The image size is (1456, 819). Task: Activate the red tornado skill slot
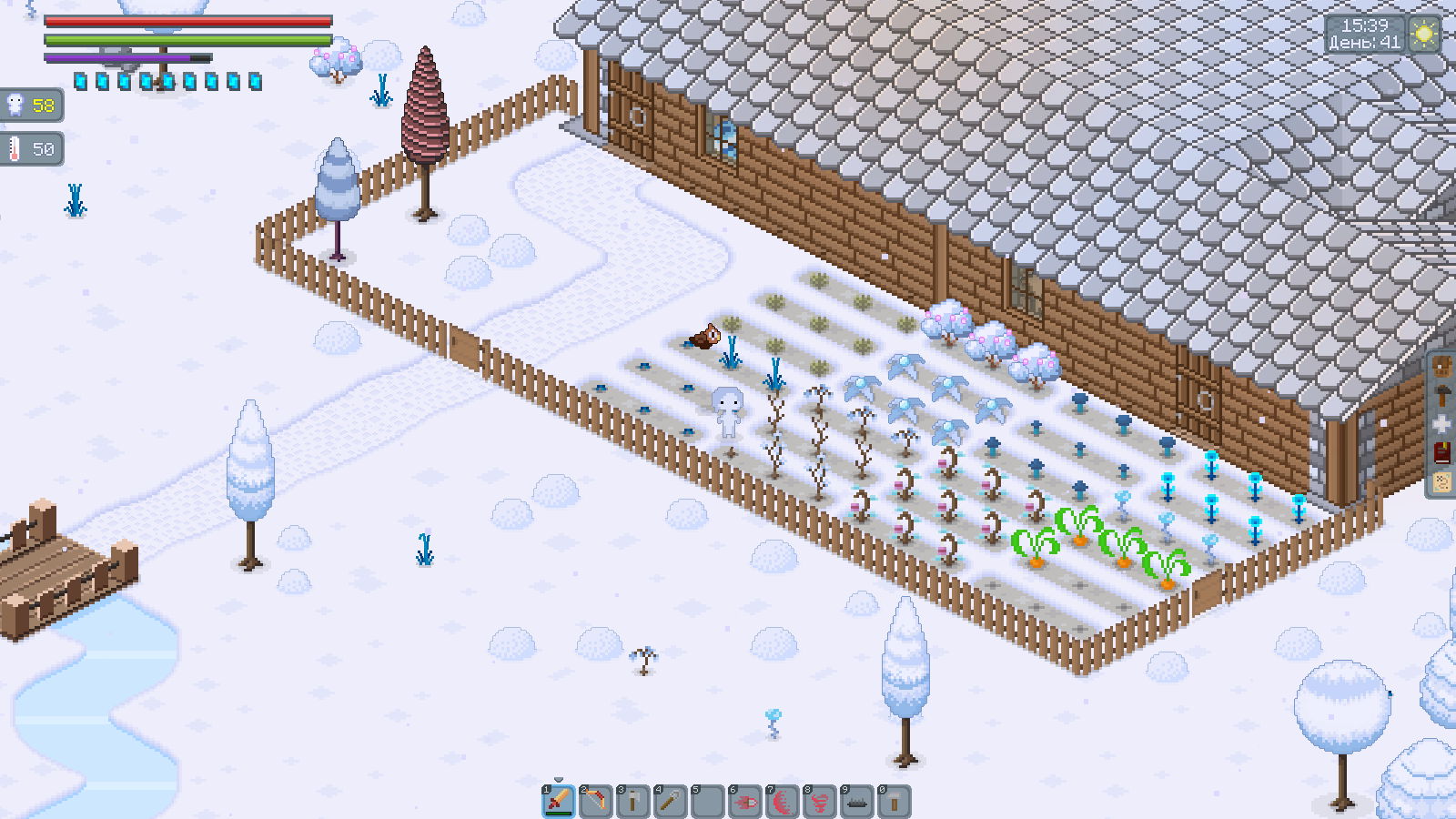[820, 801]
